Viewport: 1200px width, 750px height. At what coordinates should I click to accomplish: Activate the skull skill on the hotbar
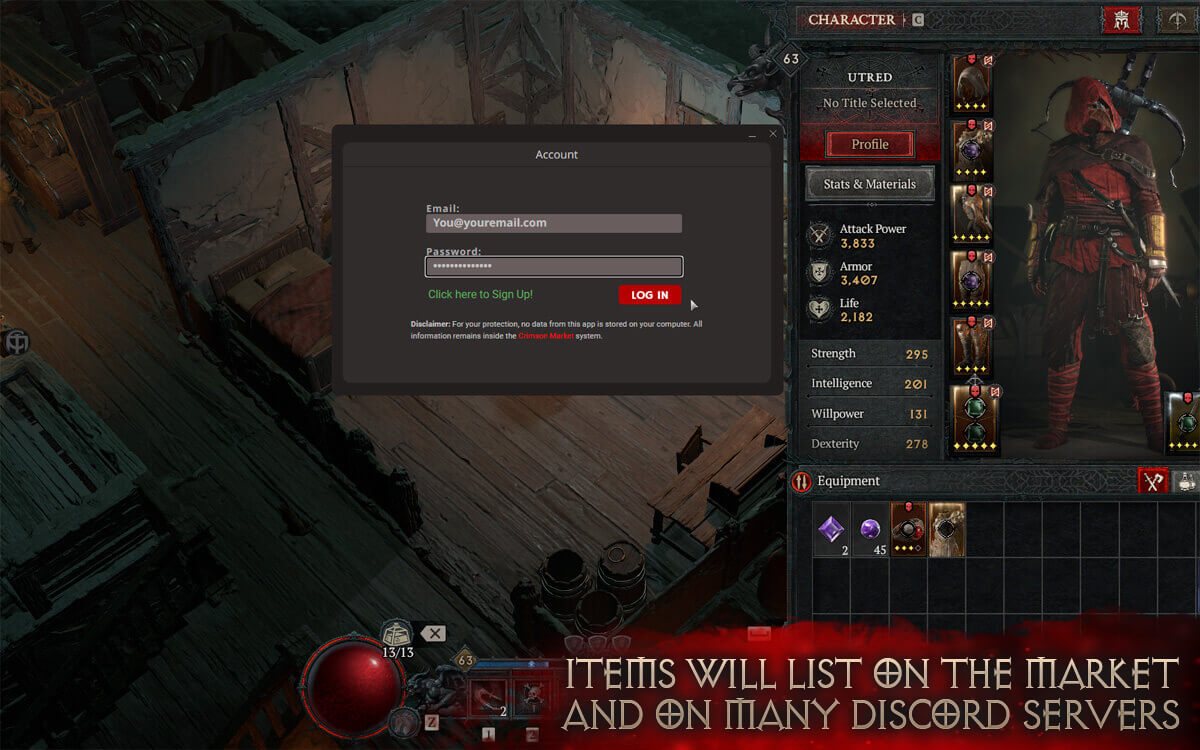point(529,698)
